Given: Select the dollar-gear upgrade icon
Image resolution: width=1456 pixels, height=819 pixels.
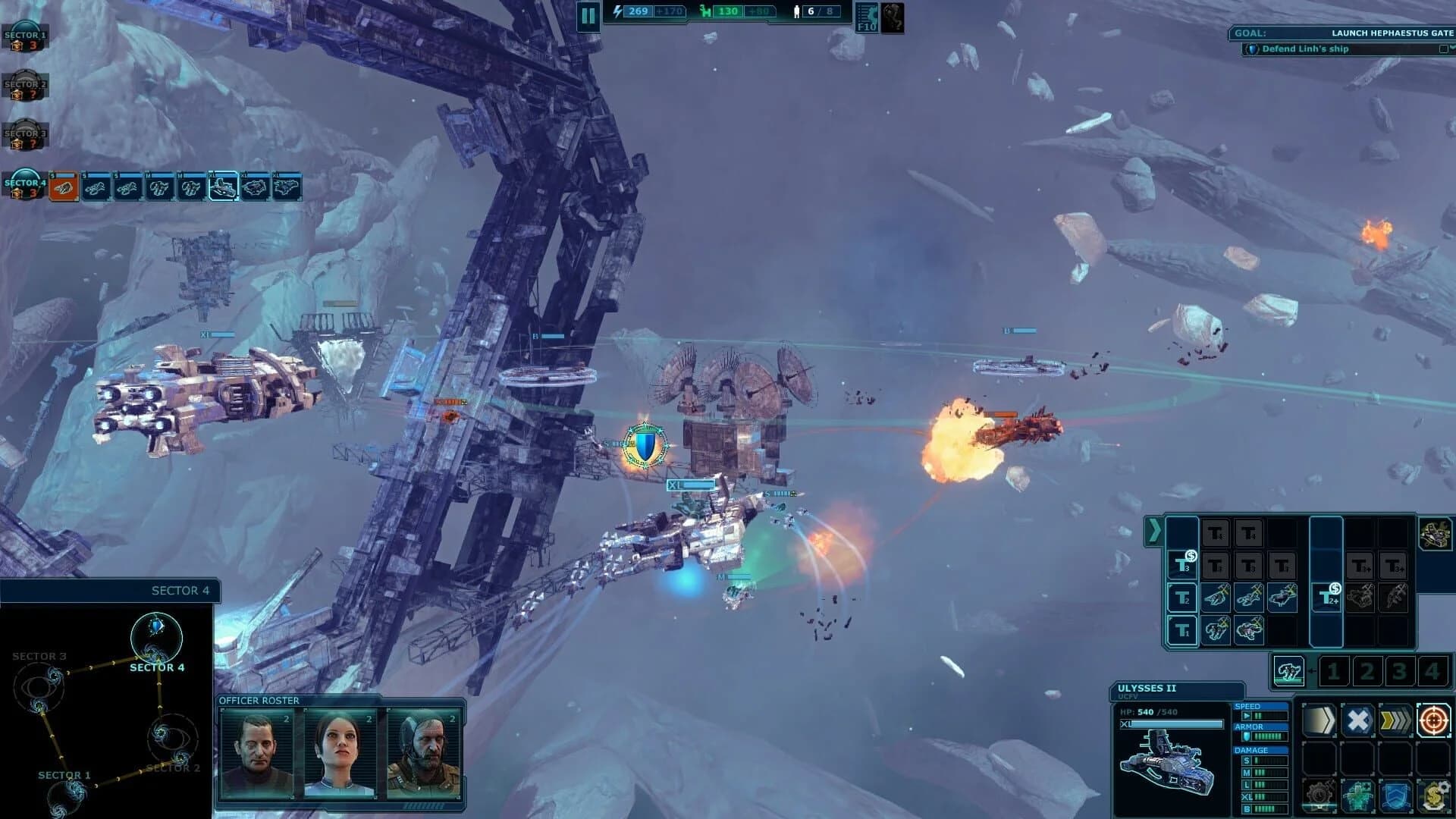Looking at the screenshot, I should [1434, 795].
